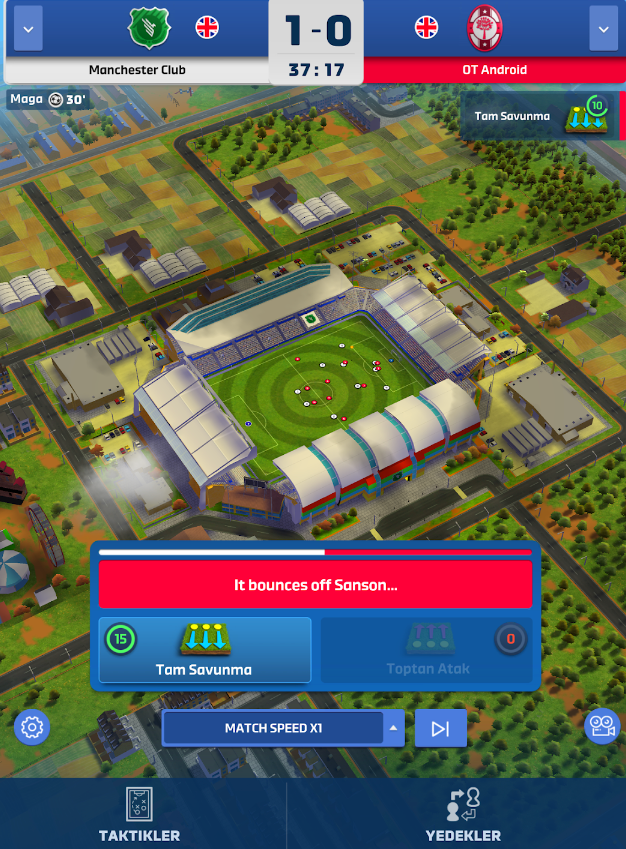The height and width of the screenshot is (849, 626).
Task: Toggle the camera view icon
Action: click(x=601, y=727)
